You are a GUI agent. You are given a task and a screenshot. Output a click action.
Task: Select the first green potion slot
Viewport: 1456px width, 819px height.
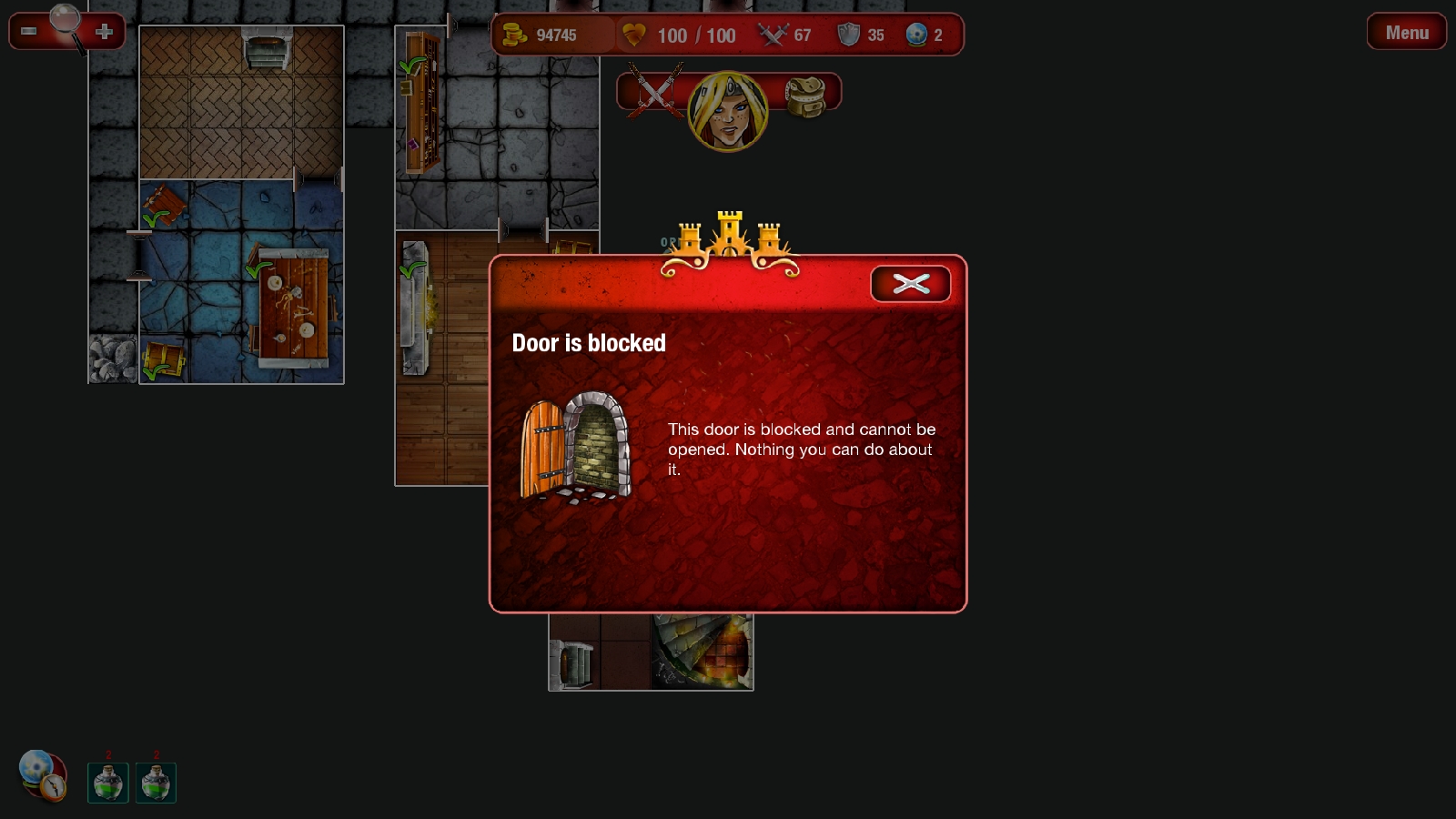pyautogui.click(x=107, y=784)
